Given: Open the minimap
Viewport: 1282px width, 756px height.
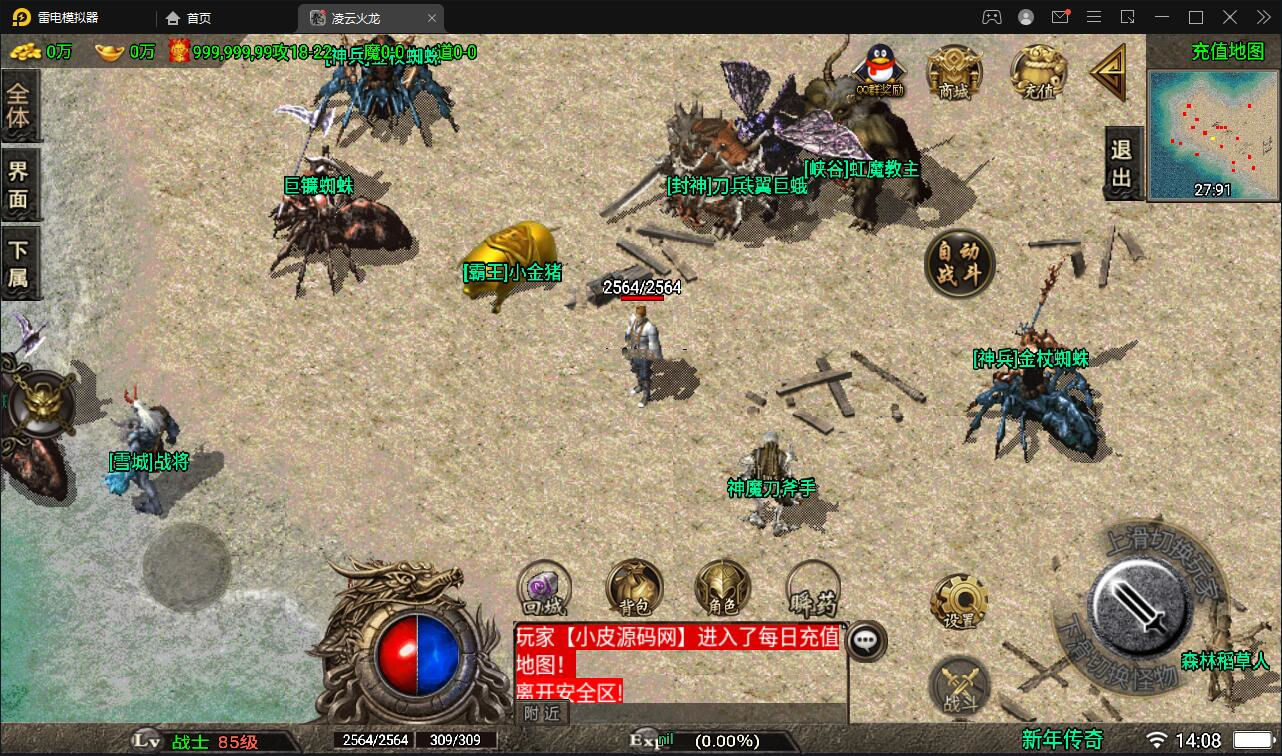Looking at the screenshot, I should coord(1214,134).
